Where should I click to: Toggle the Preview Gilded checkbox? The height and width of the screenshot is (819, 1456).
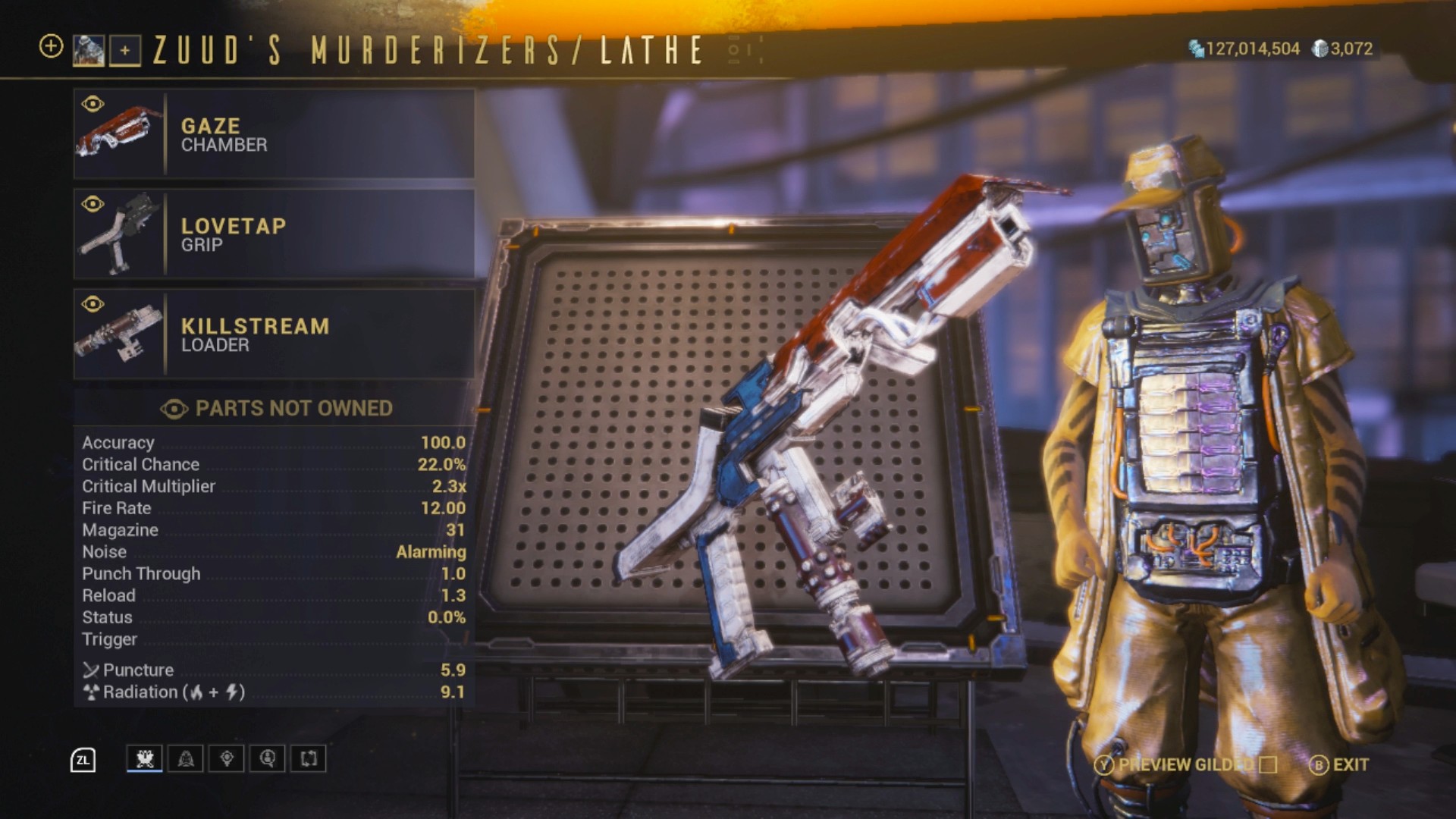tap(1268, 765)
